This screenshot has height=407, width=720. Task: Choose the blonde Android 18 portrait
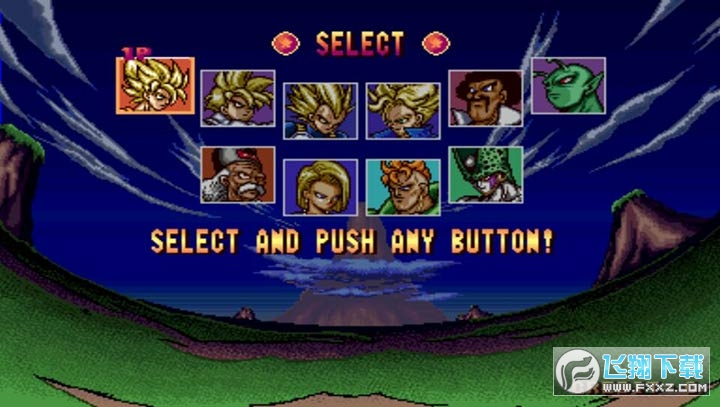point(320,187)
